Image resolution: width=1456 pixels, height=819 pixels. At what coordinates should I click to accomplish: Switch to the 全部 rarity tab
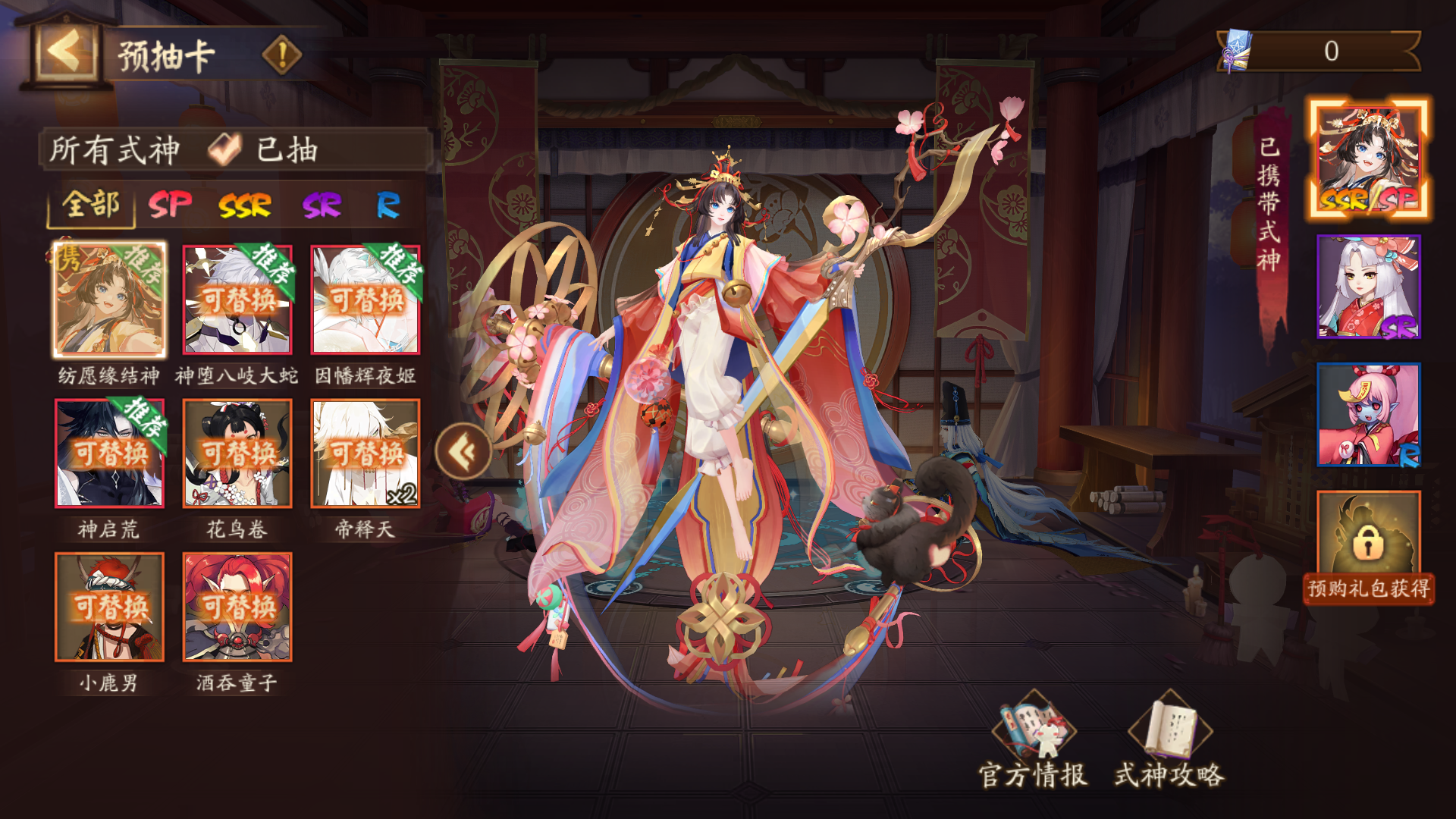coord(91,205)
